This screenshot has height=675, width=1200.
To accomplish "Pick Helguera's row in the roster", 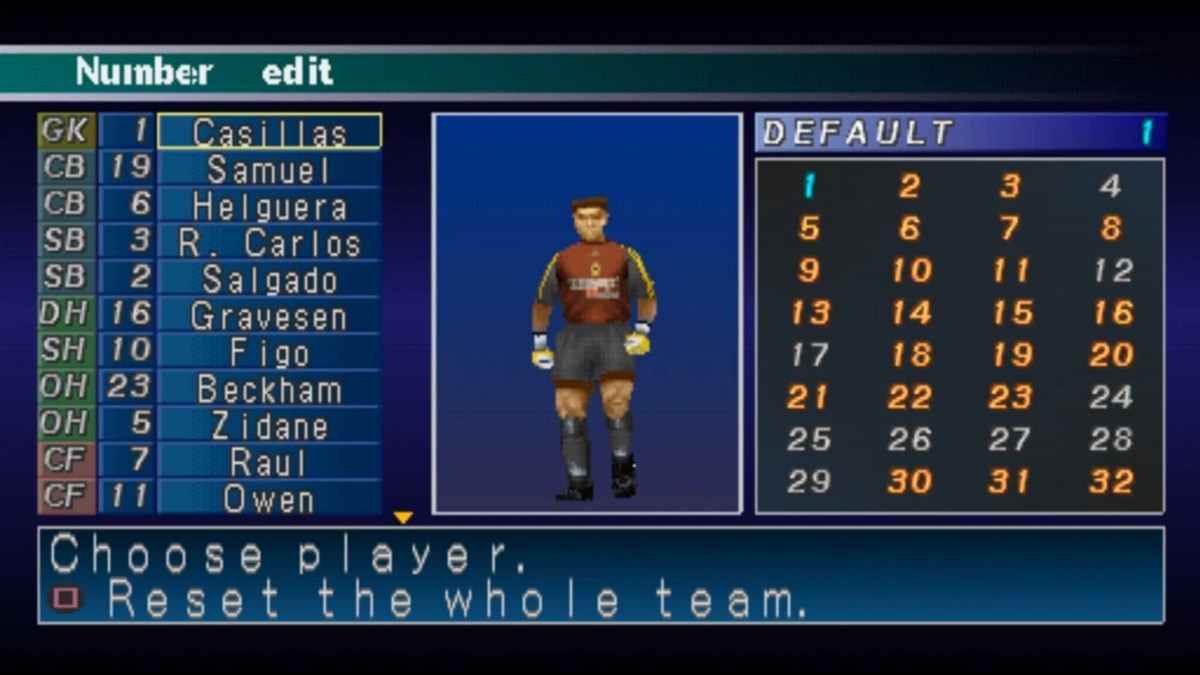I will tap(269, 206).
